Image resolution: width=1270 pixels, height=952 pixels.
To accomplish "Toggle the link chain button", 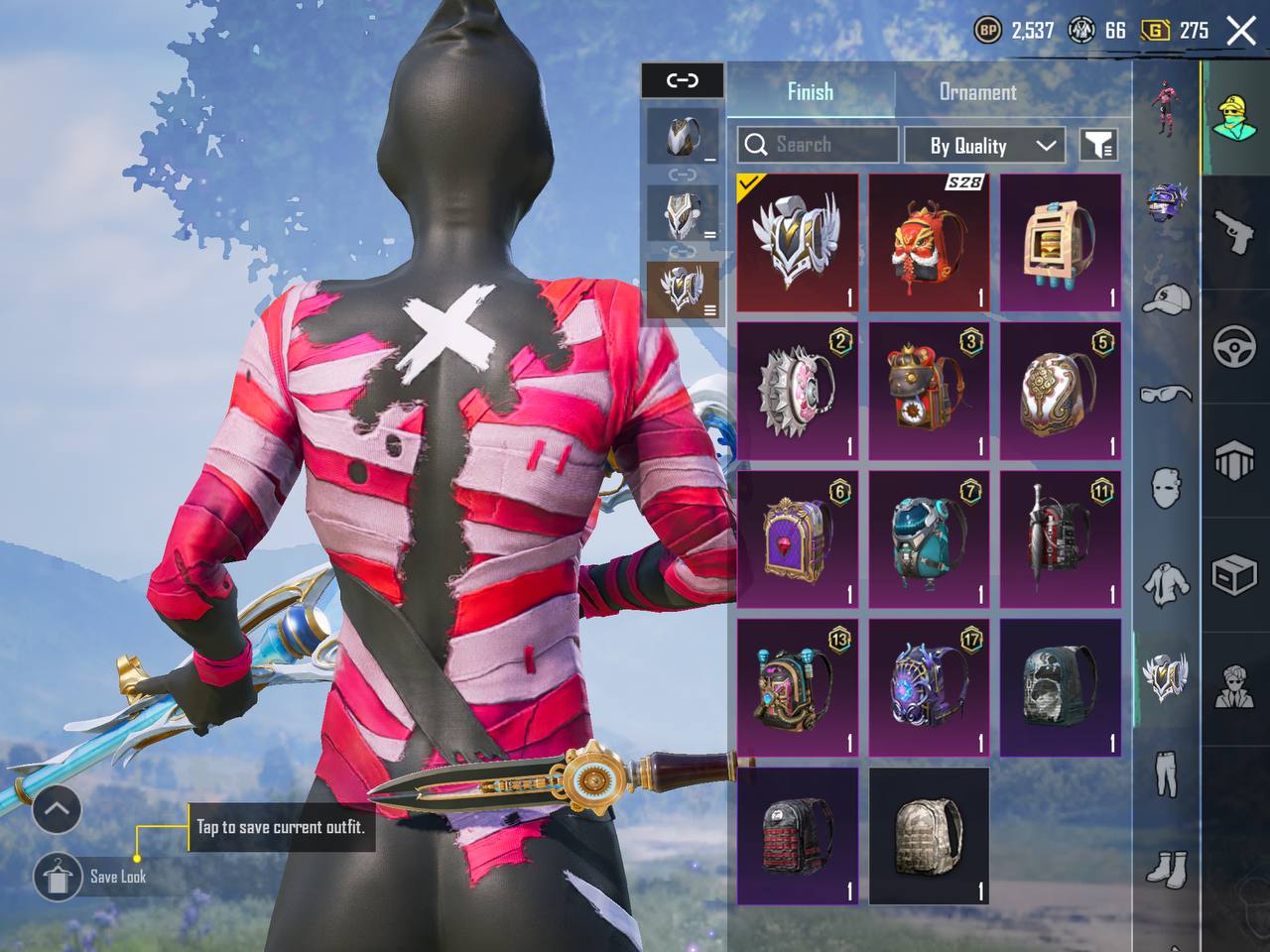I will coord(683,80).
